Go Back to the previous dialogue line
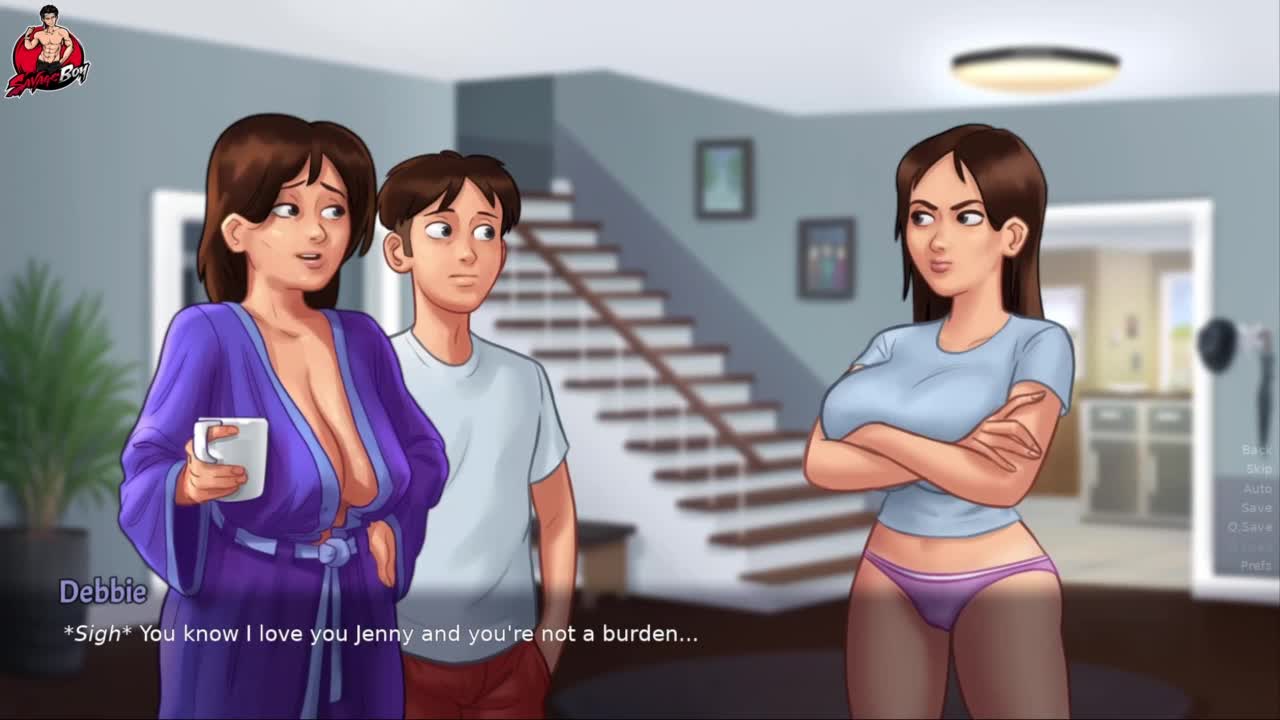 pos(1256,450)
